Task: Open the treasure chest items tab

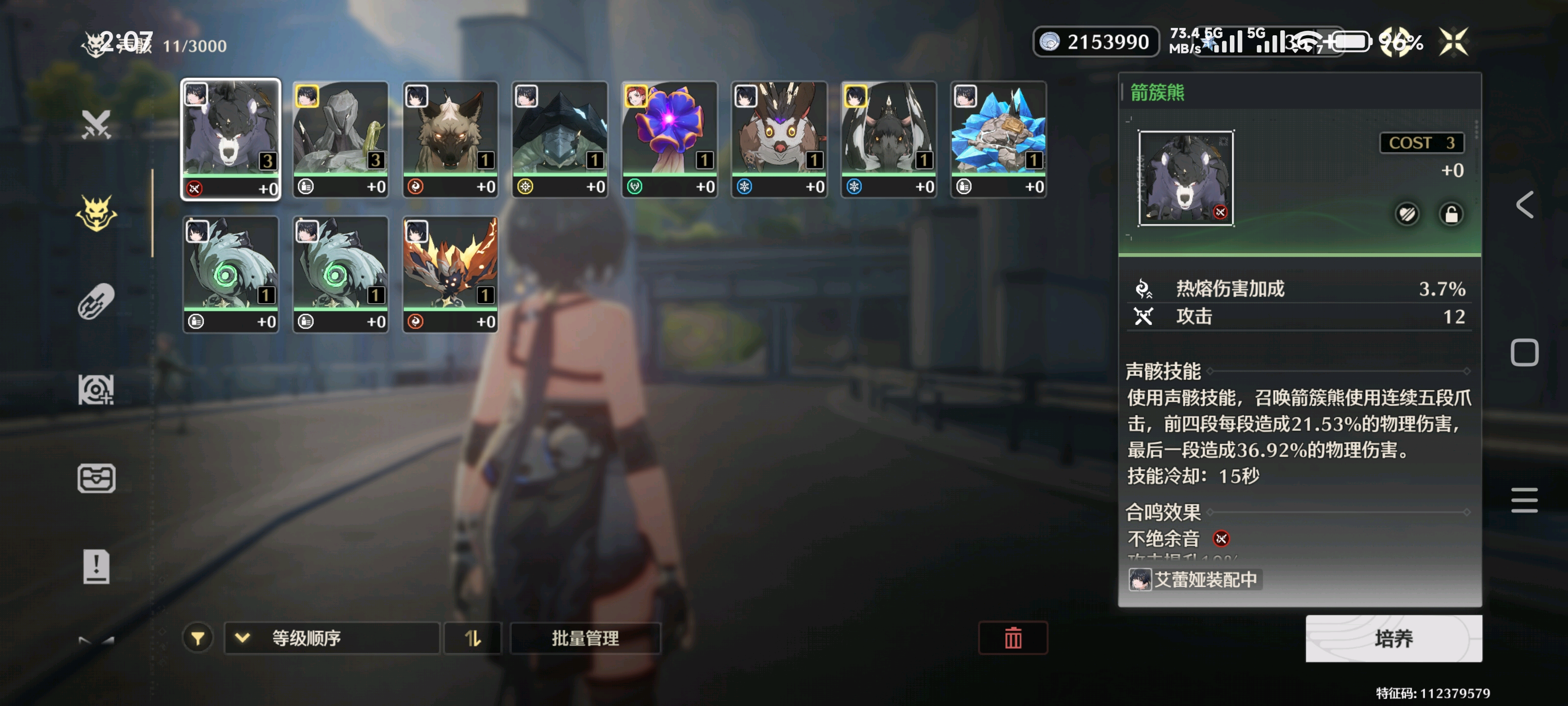Action: click(96, 478)
